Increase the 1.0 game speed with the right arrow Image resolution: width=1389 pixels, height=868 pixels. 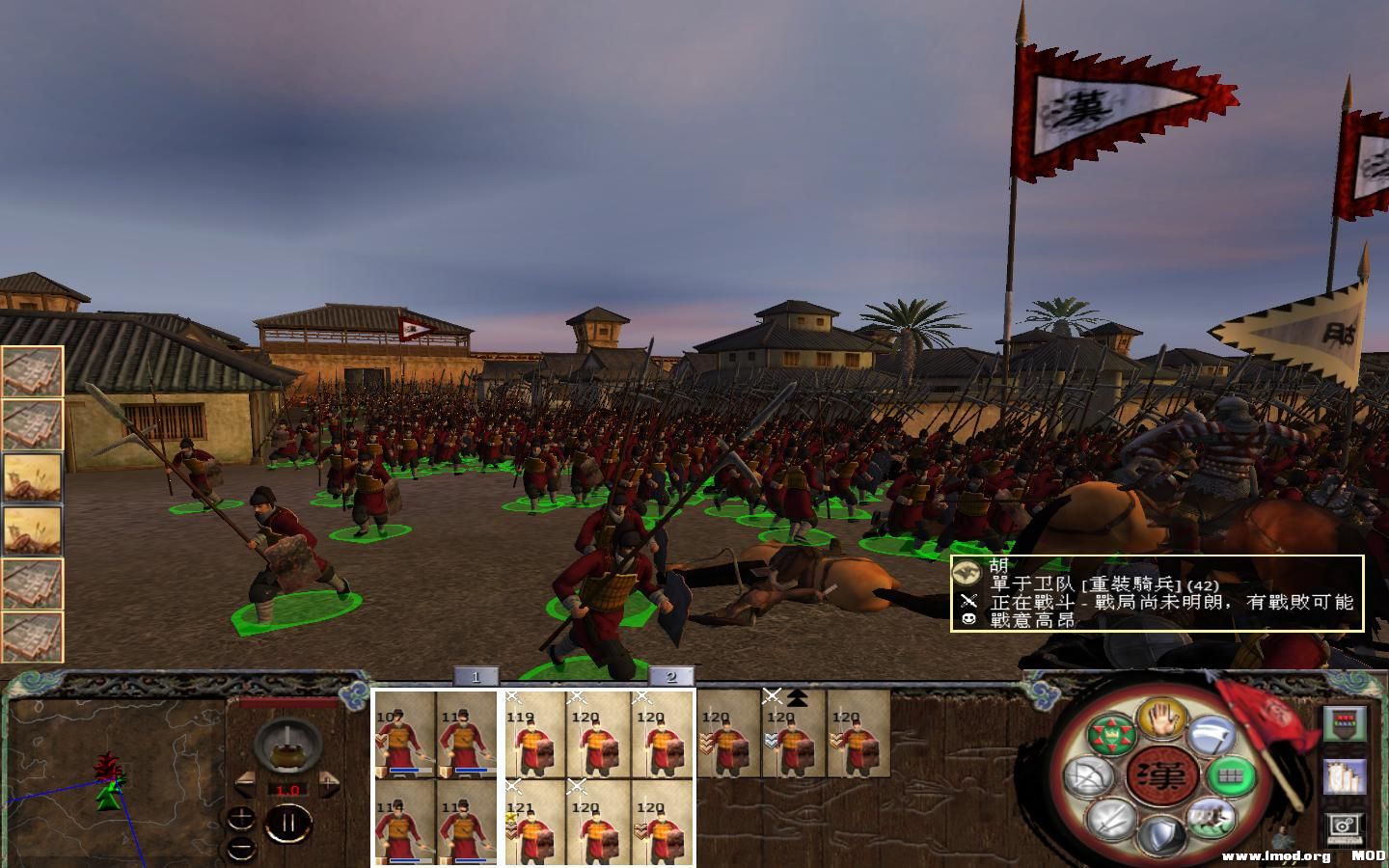click(330, 784)
